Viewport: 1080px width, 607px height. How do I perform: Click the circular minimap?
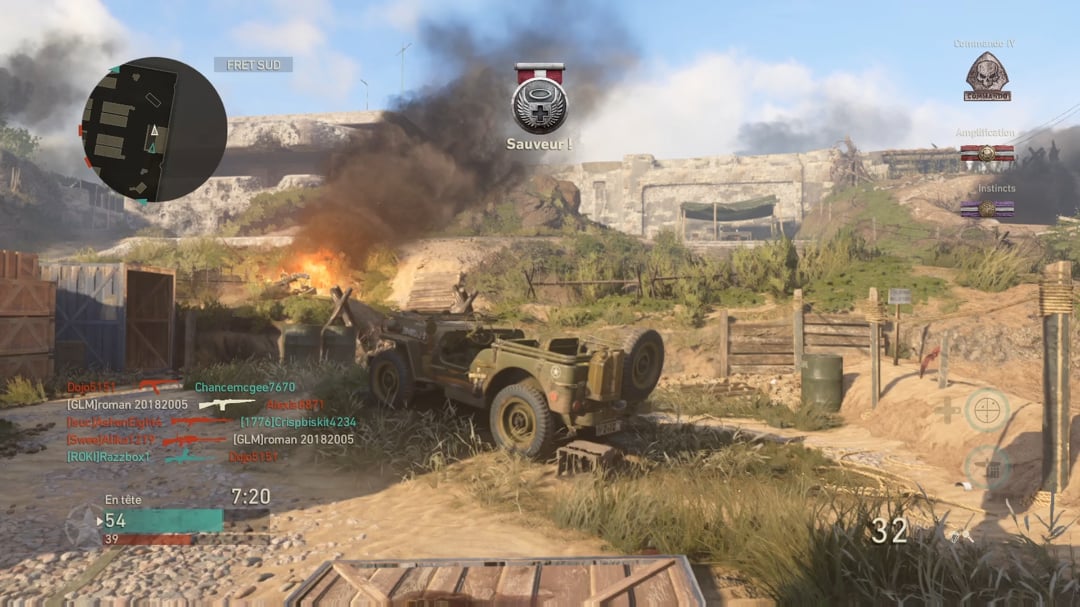(x=153, y=130)
